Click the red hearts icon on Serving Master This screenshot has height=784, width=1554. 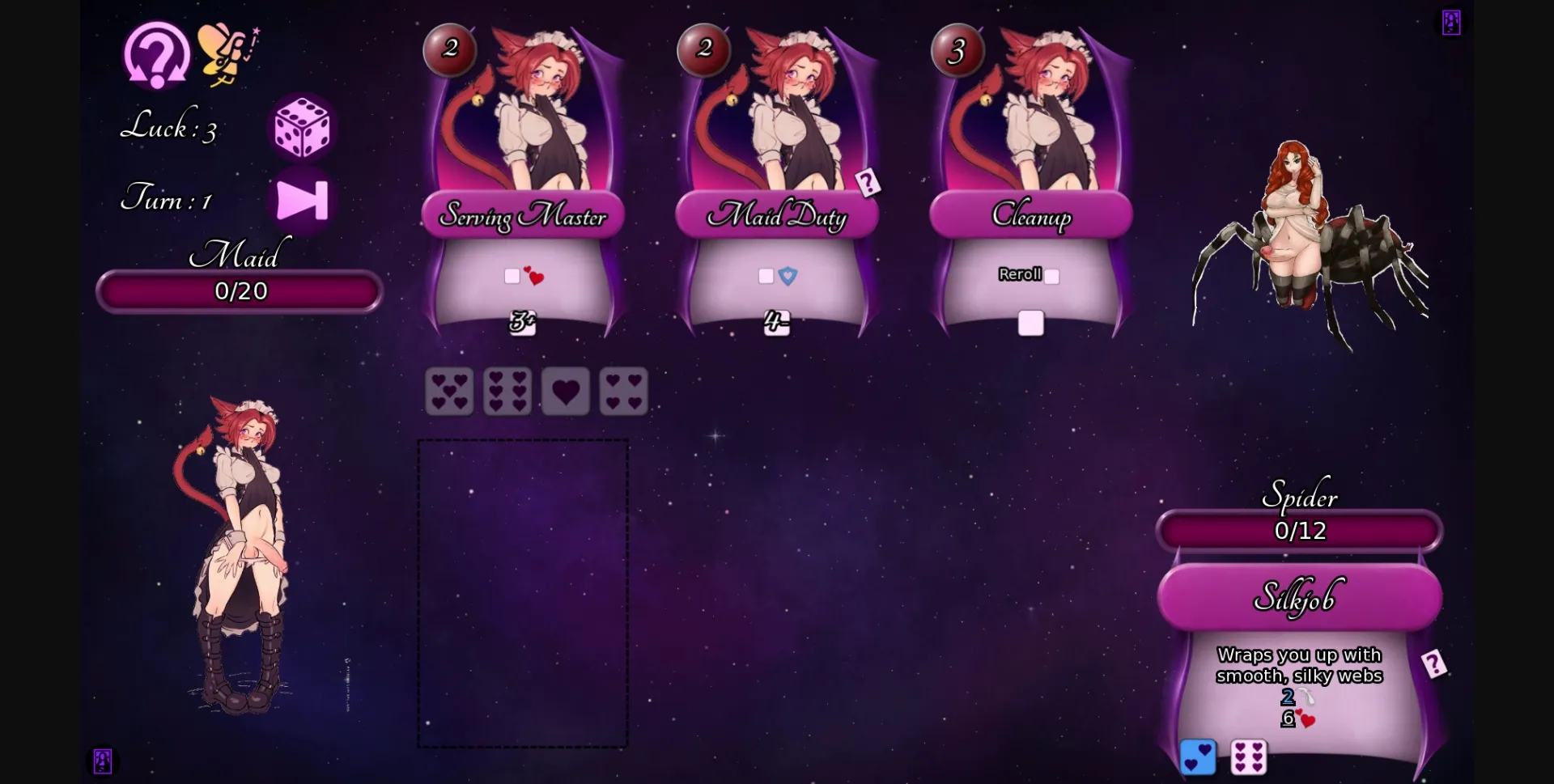(x=534, y=276)
